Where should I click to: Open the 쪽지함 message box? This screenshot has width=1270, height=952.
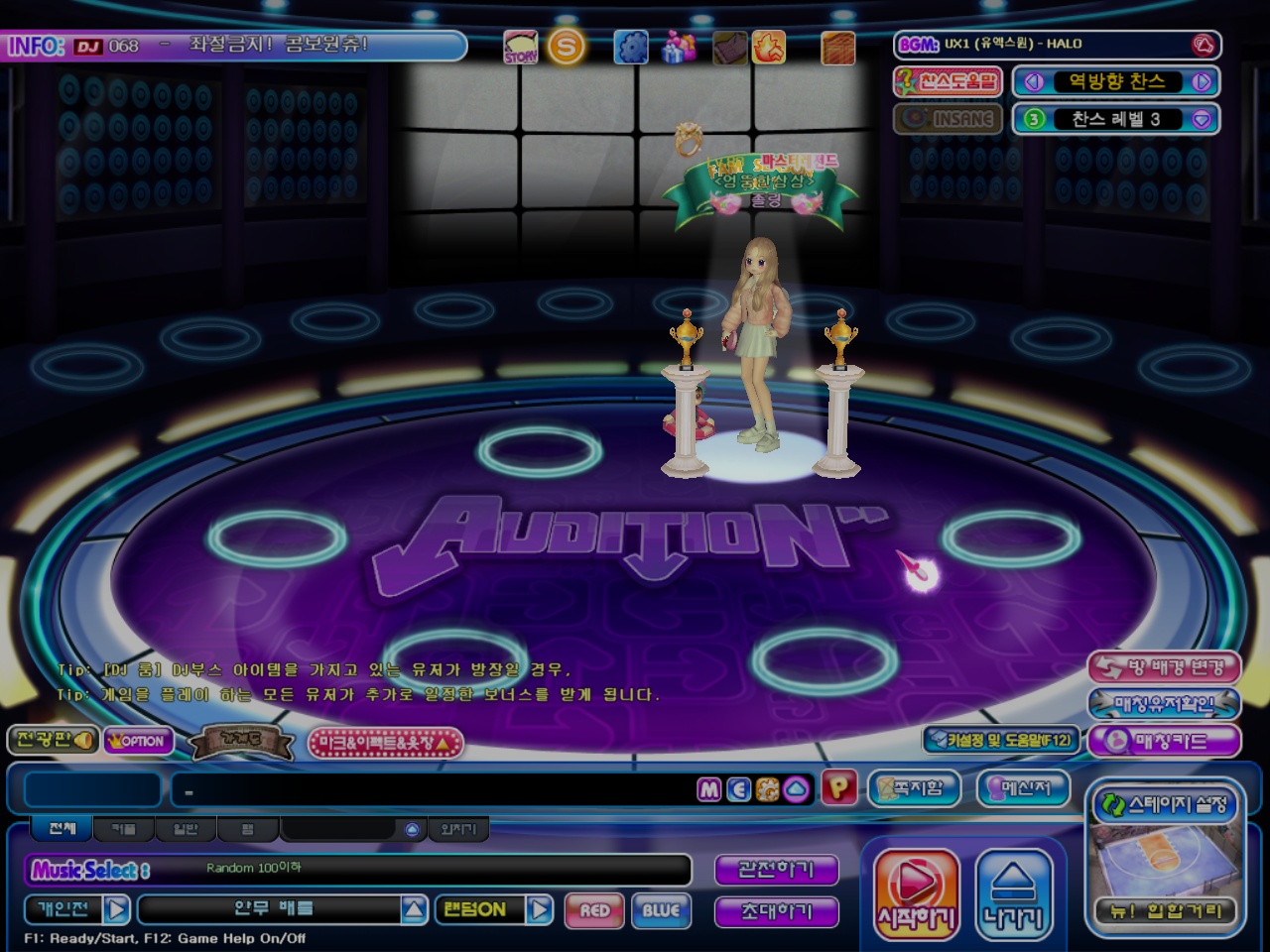pyautogui.click(x=914, y=788)
